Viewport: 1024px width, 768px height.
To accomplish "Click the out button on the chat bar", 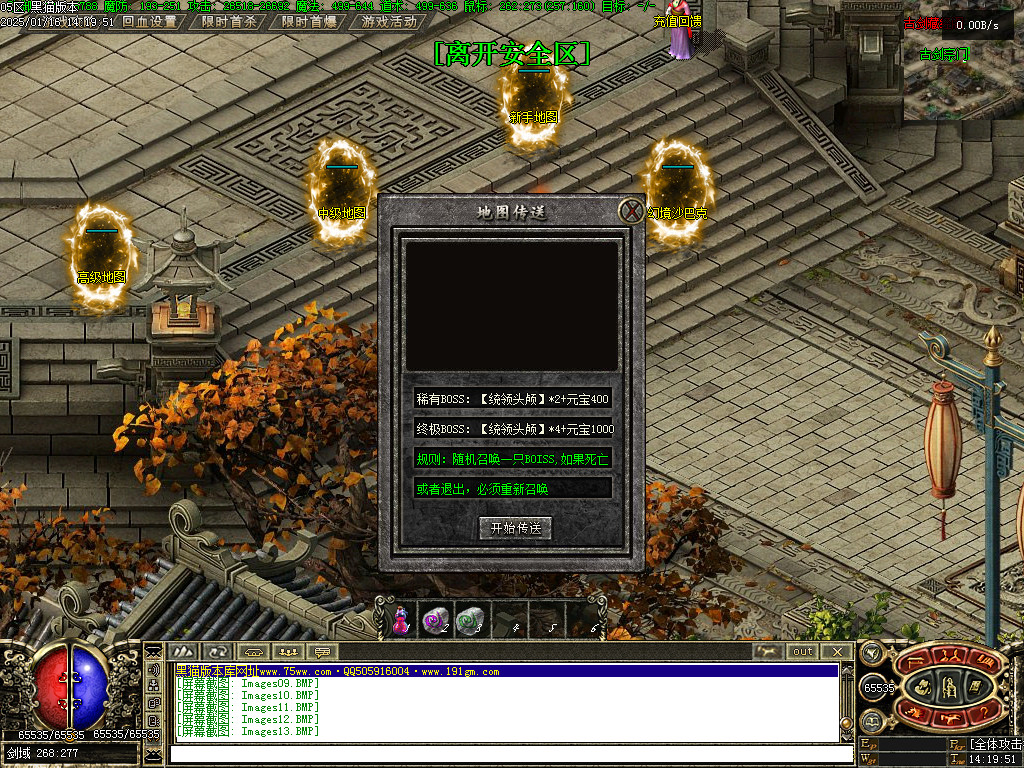I will (803, 652).
